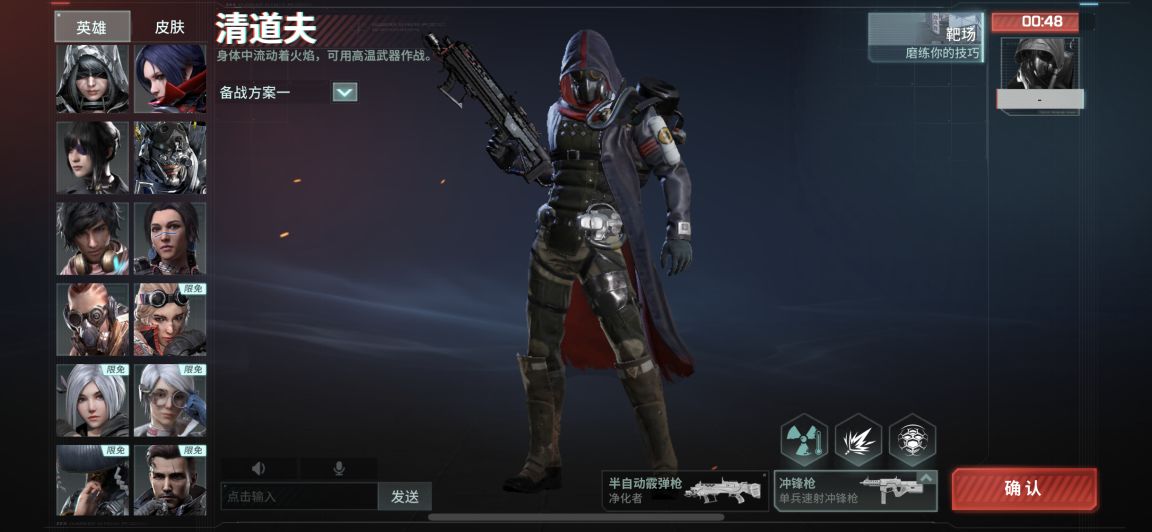Confirm hero selection with the red 确认 button
The height and width of the screenshot is (532, 1152).
tap(1023, 489)
